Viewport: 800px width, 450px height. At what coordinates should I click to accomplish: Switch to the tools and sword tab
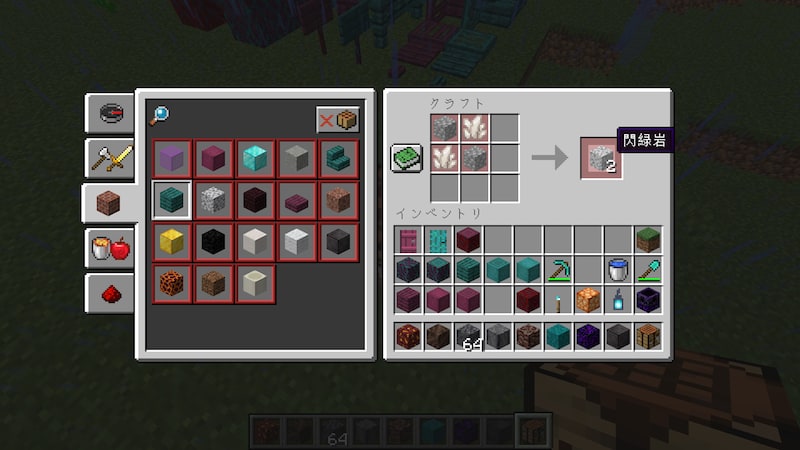(x=109, y=156)
